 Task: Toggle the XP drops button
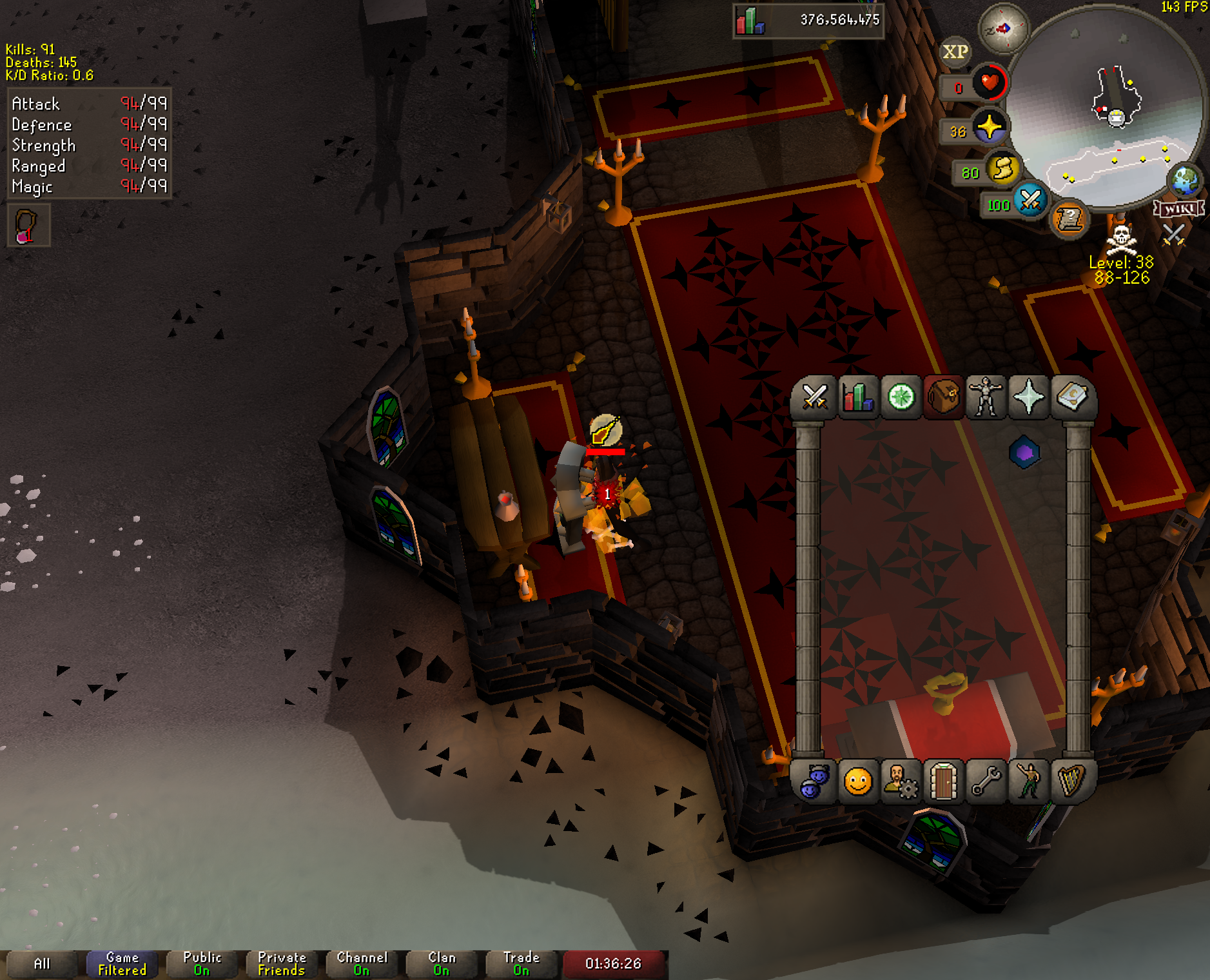955,52
